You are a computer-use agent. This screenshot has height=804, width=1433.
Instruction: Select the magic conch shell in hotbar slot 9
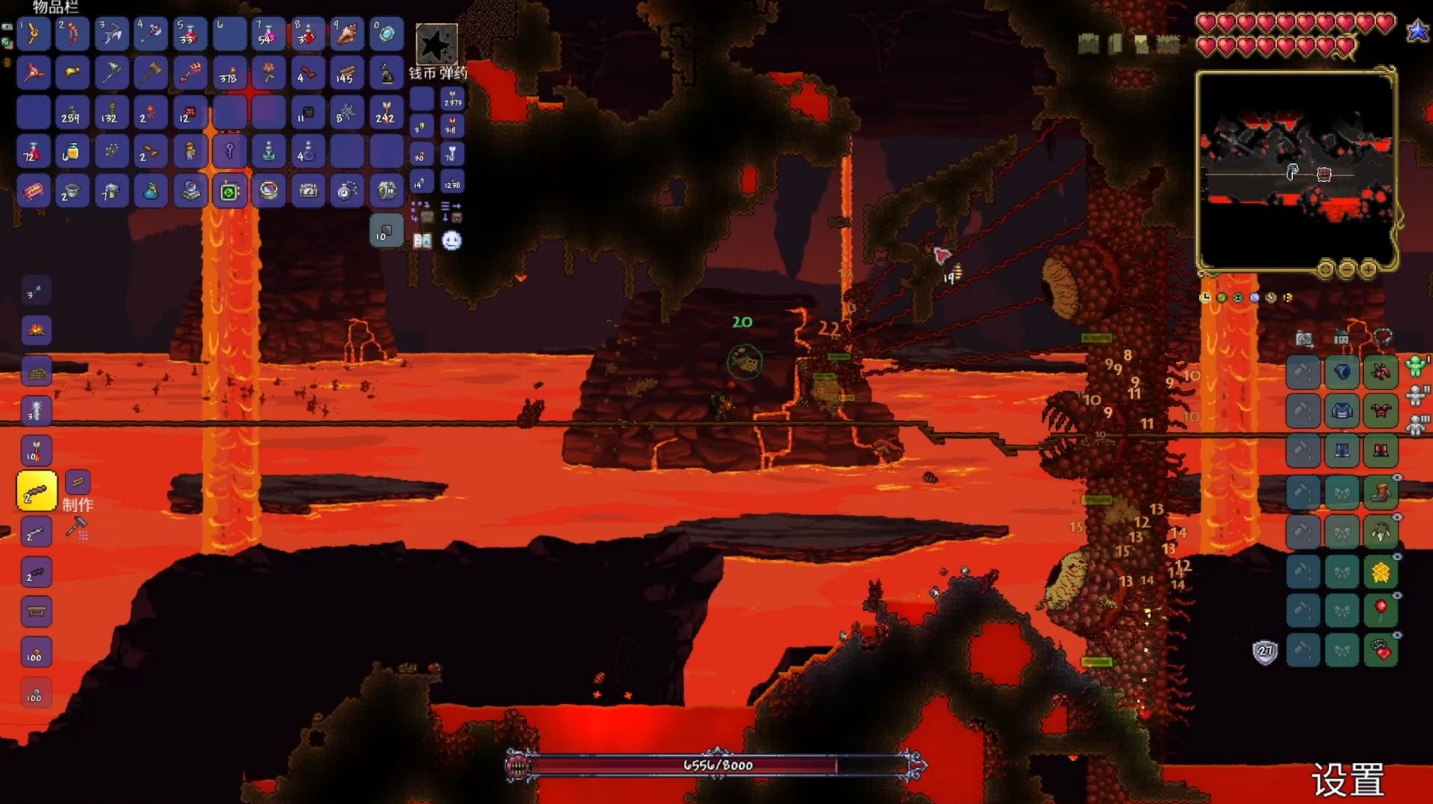[x=347, y=34]
